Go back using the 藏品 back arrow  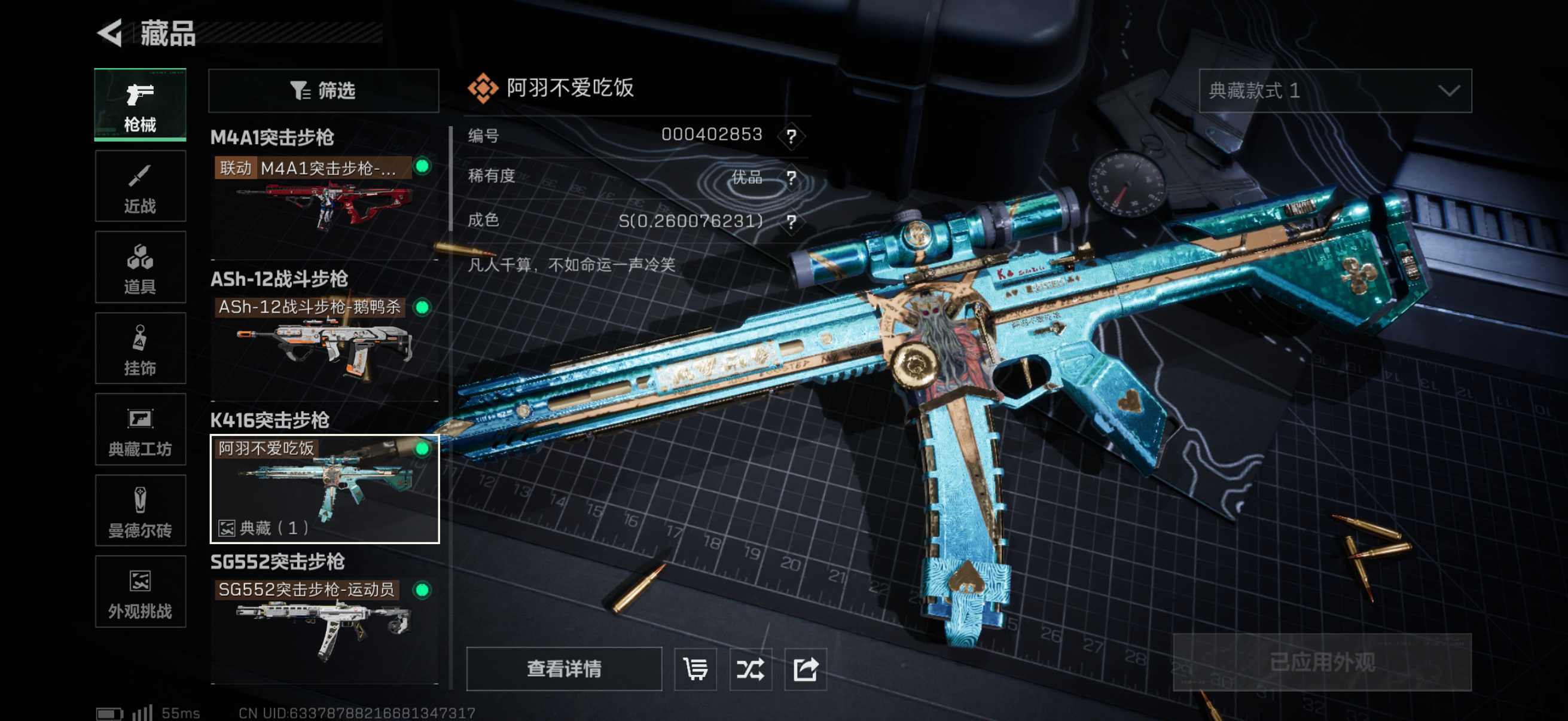coord(111,33)
